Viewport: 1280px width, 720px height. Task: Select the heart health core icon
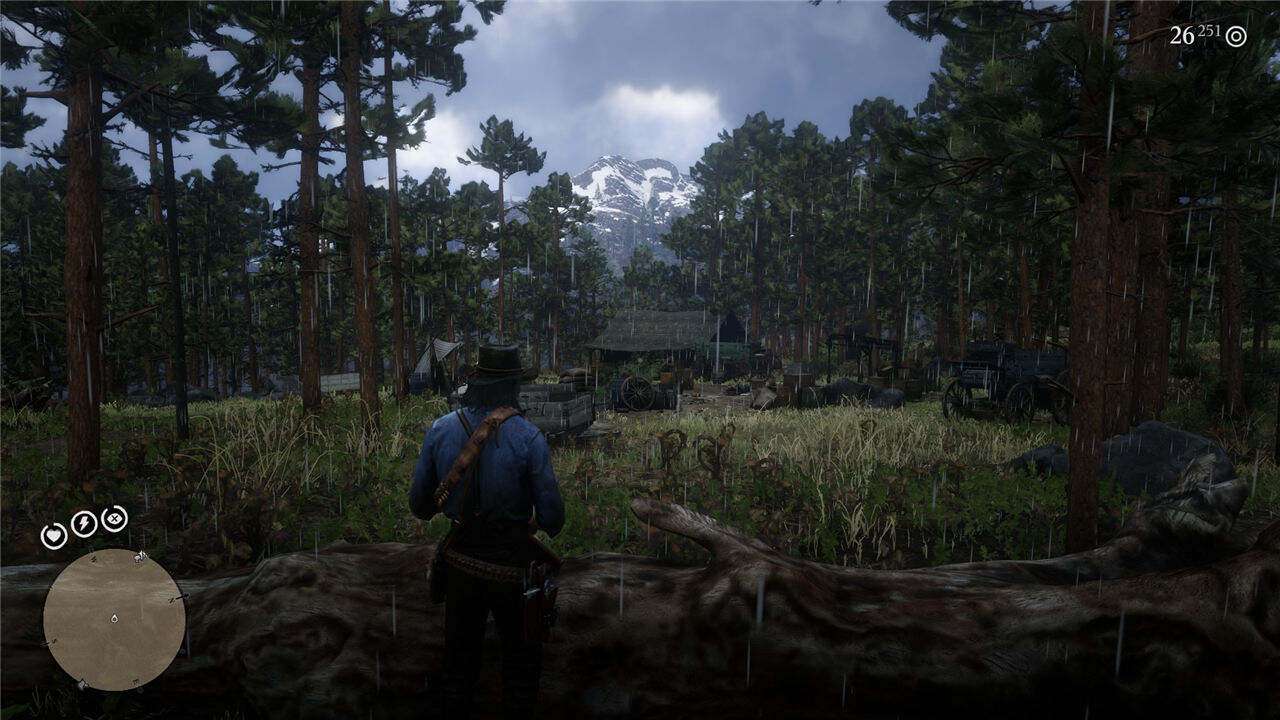(53, 535)
